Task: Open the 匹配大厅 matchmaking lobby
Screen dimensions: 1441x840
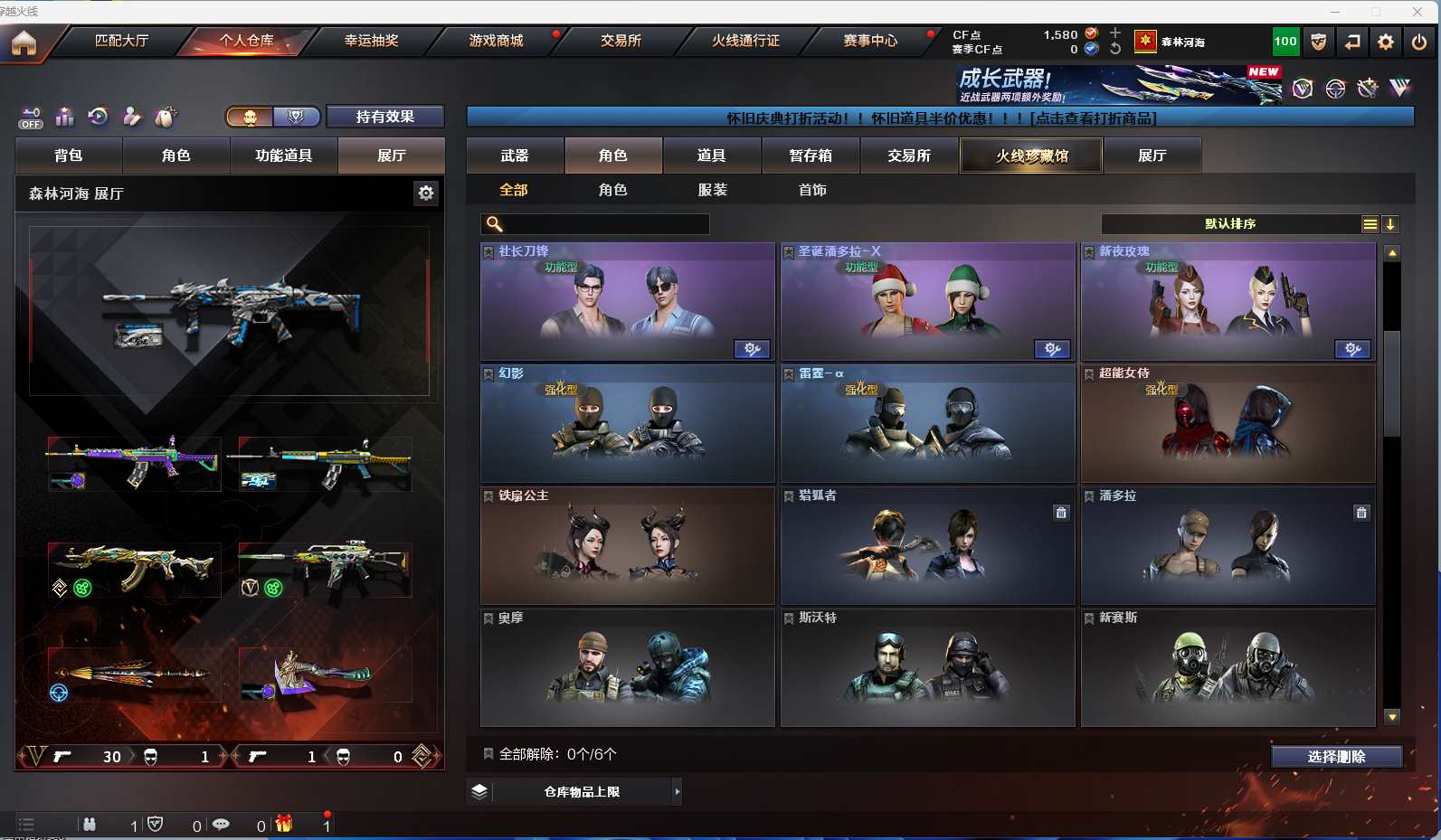Action: pos(121,41)
